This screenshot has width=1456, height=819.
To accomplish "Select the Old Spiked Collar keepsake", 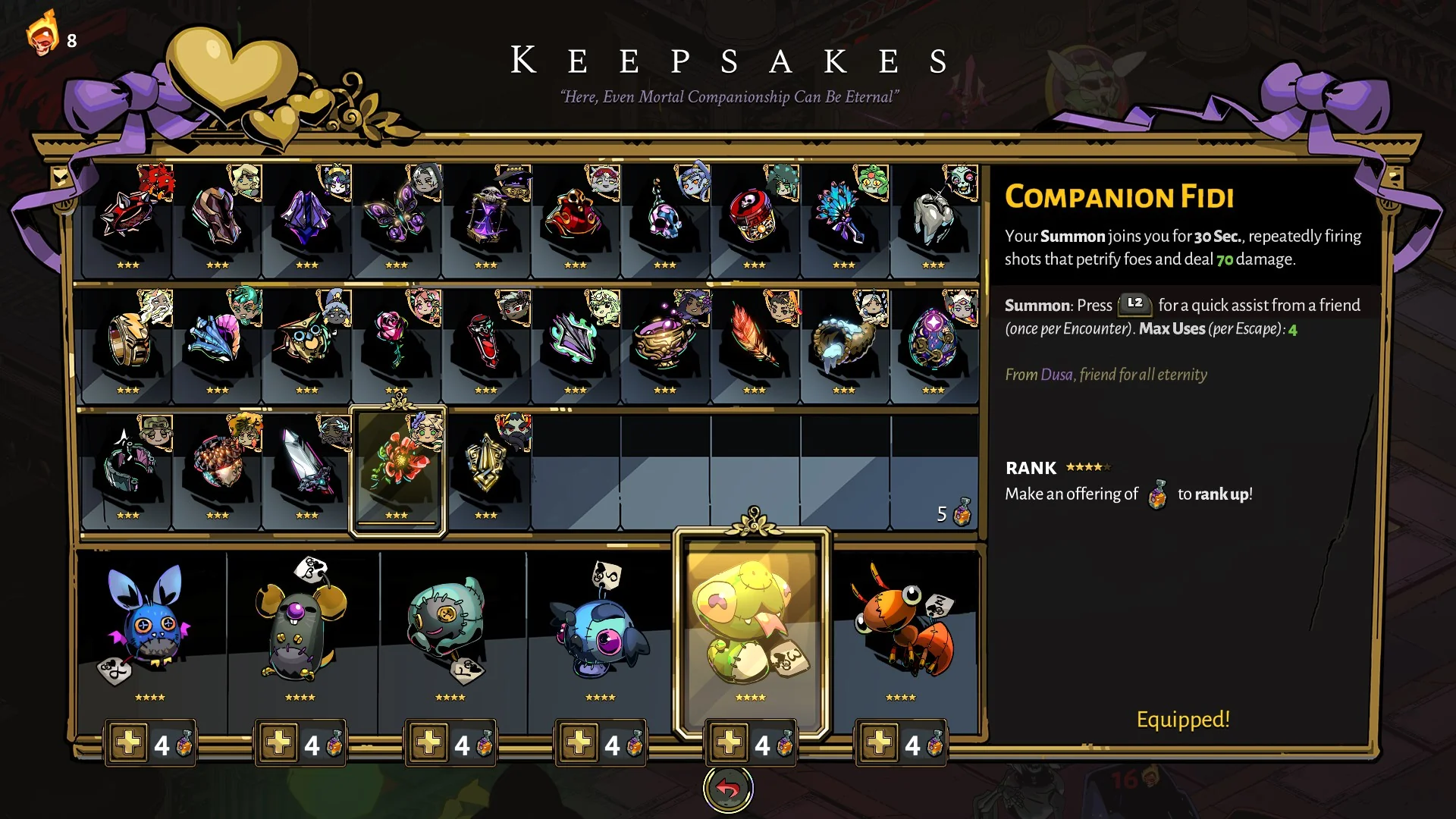I will 129,216.
